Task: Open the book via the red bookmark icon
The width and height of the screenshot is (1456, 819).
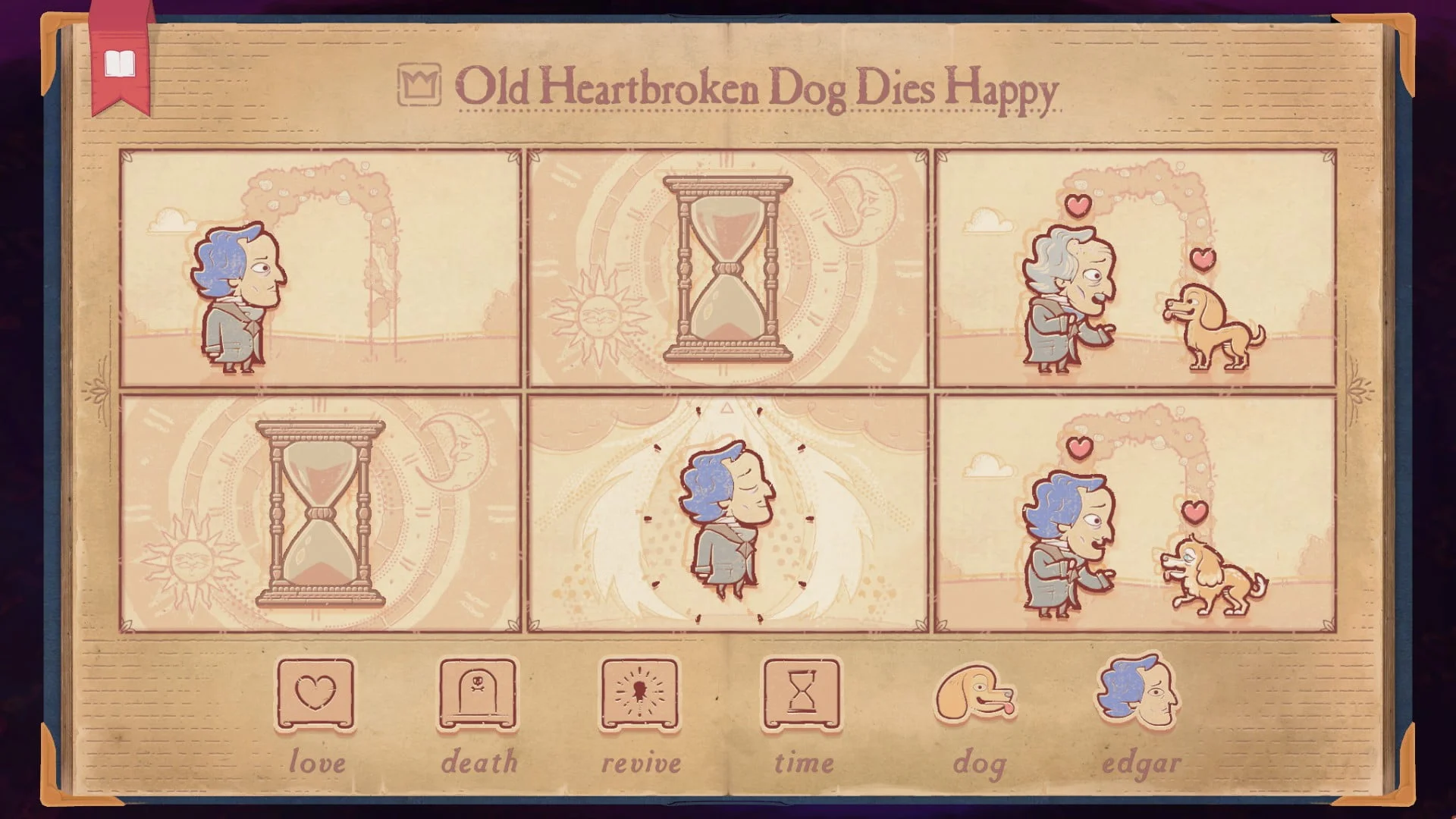Action: click(x=121, y=64)
